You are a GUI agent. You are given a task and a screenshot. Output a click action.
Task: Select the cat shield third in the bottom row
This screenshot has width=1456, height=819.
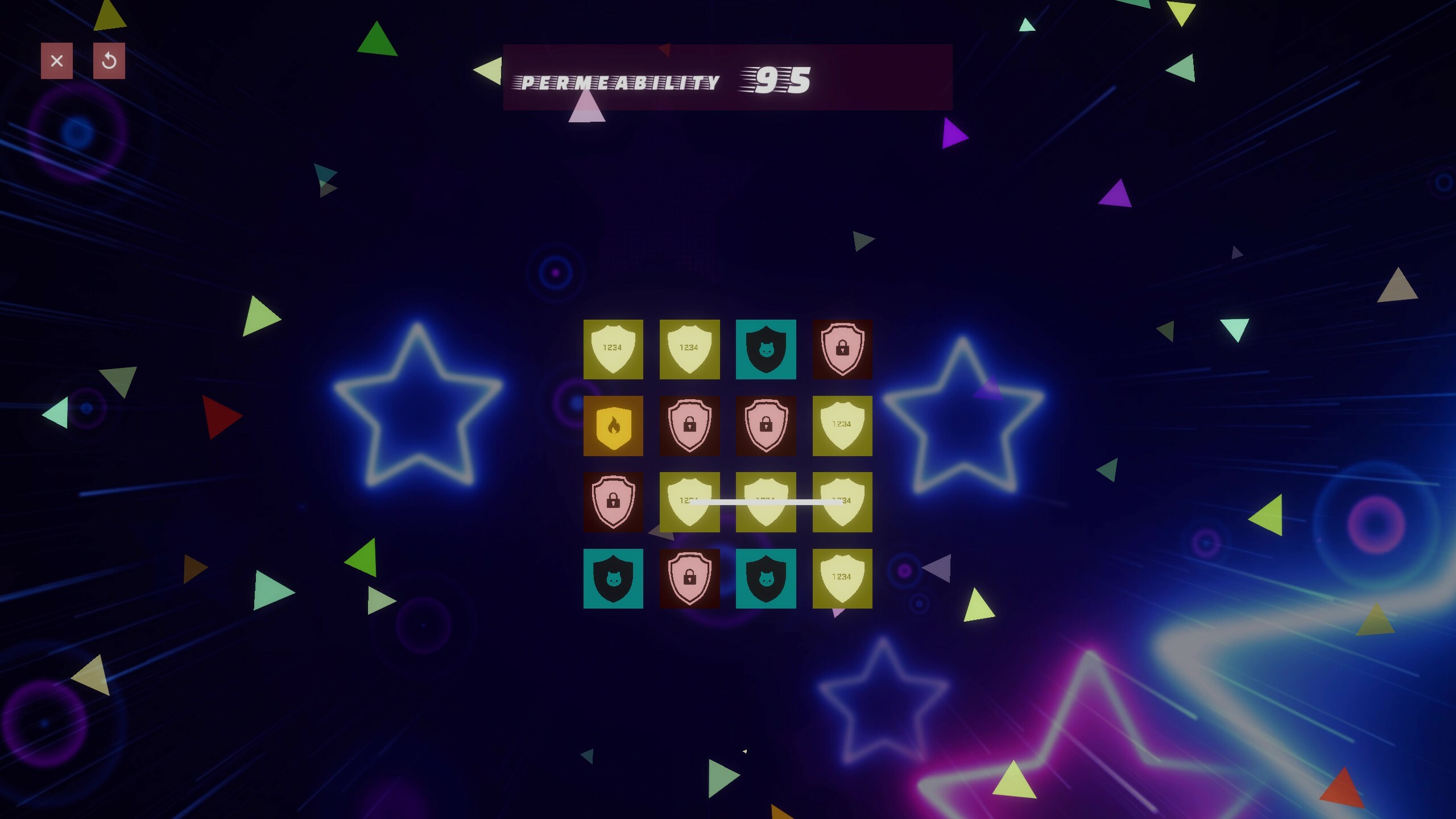[x=767, y=578]
